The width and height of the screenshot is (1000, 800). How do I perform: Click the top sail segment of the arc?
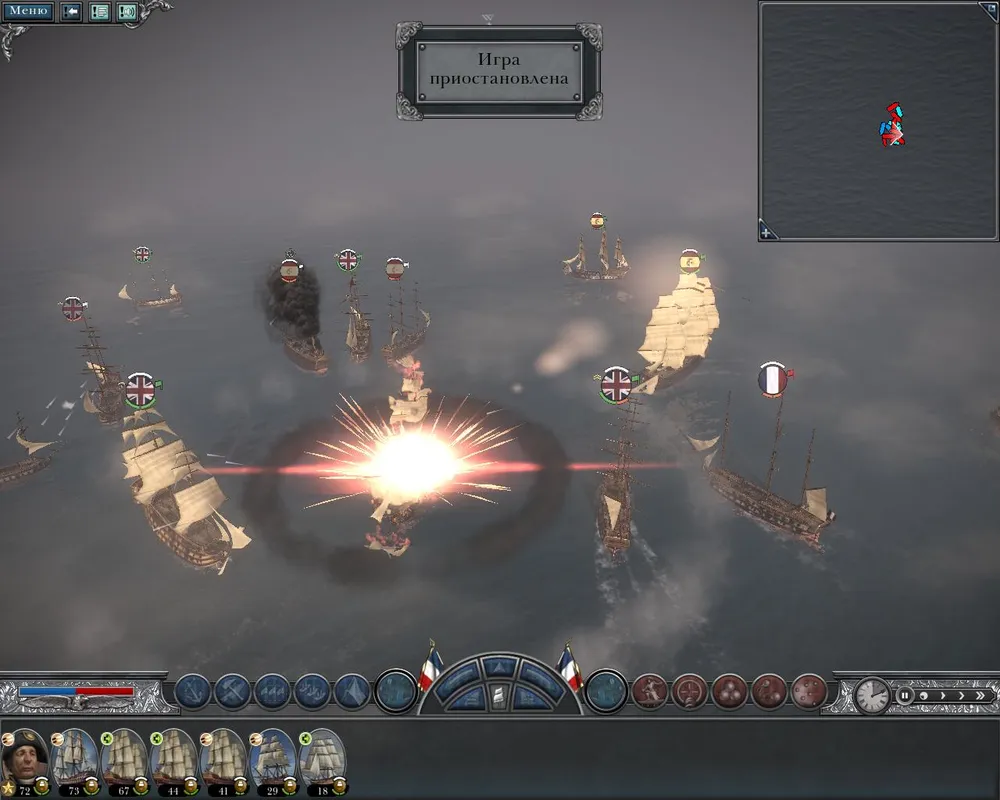[x=500, y=666]
